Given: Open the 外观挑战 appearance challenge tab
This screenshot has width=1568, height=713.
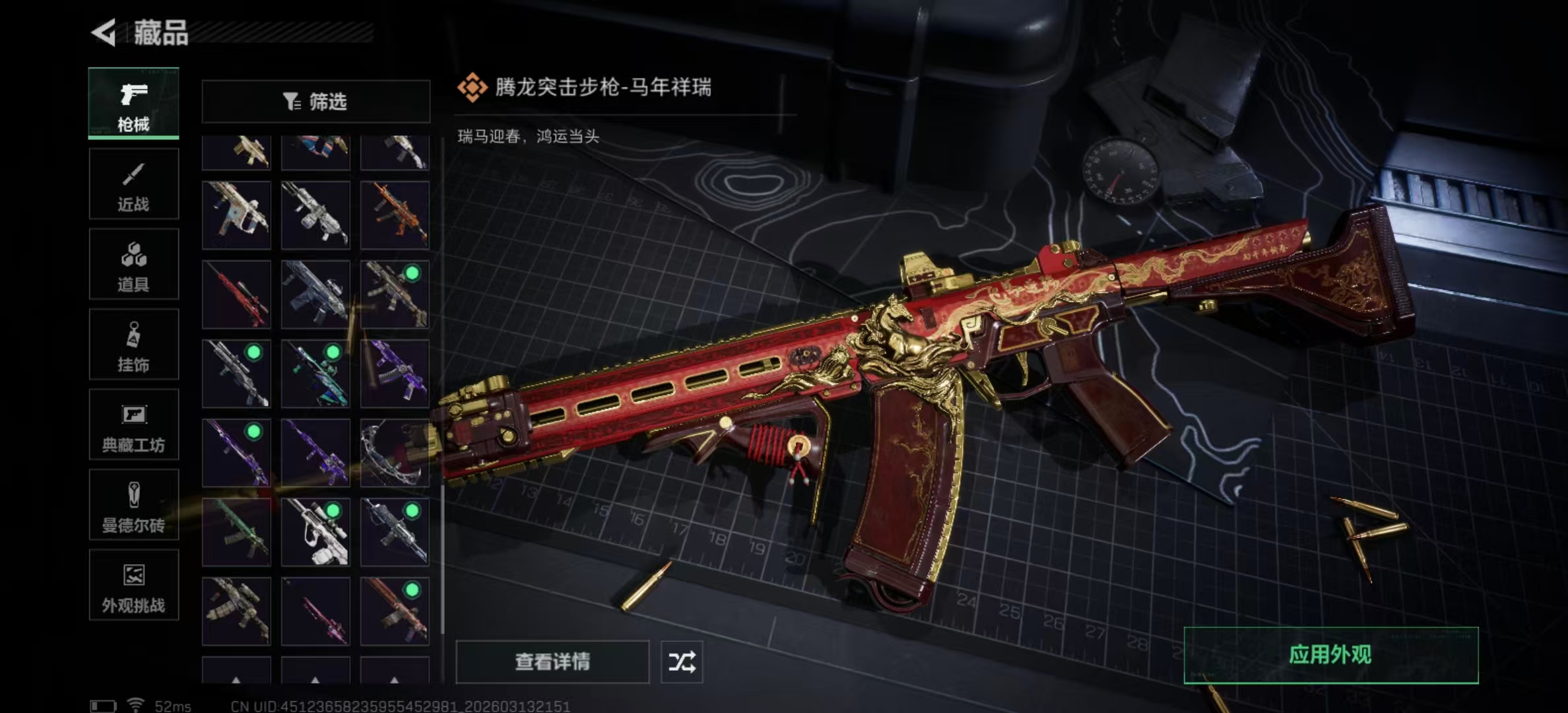Looking at the screenshot, I should (133, 586).
